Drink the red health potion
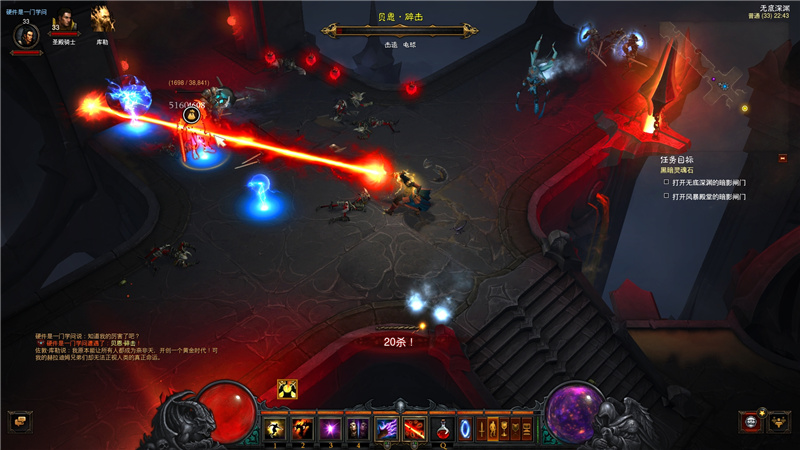Image resolution: width=800 pixels, height=450 pixels. [442, 429]
